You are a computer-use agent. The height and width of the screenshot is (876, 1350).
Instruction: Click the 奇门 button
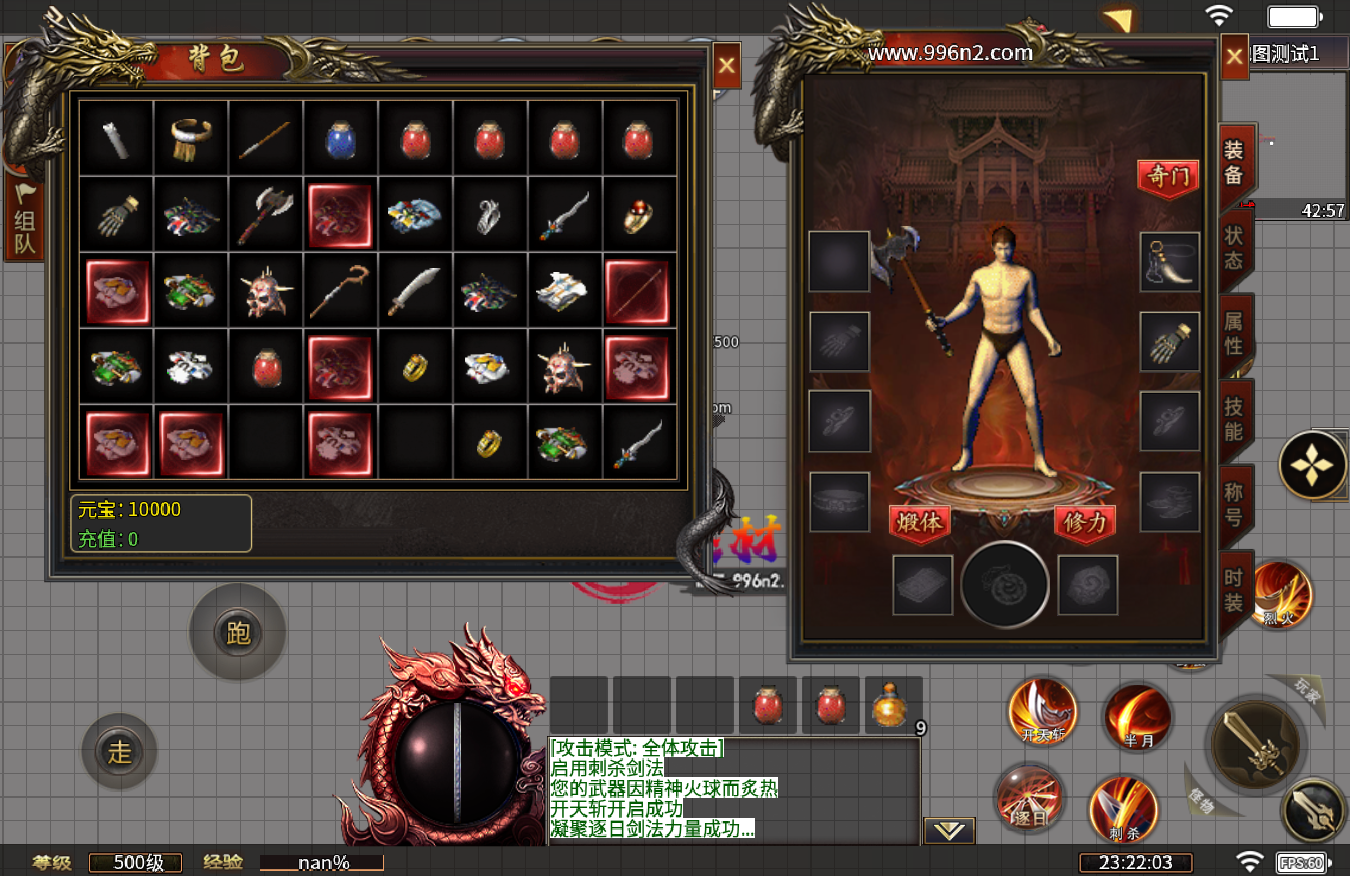click(1168, 178)
